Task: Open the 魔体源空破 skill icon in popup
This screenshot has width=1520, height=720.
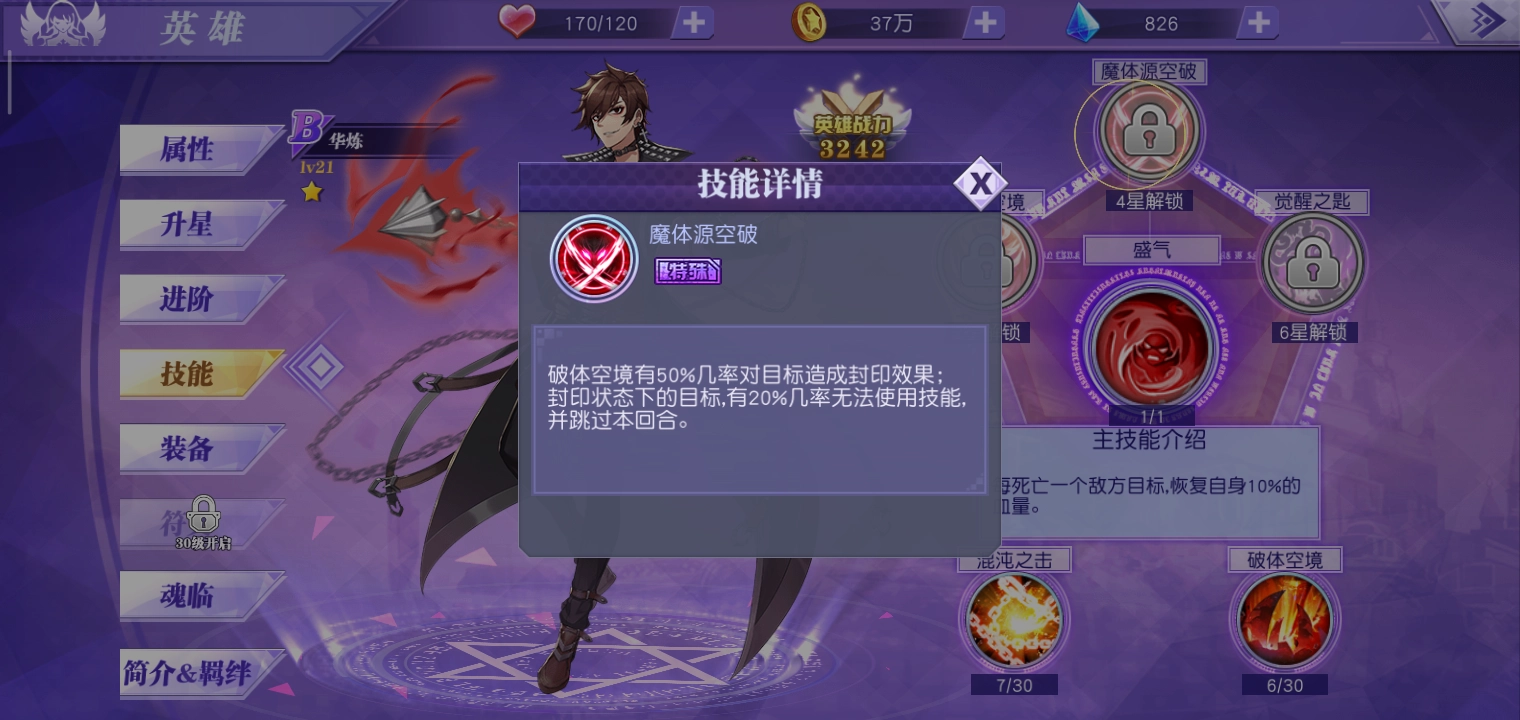Action: (594, 258)
